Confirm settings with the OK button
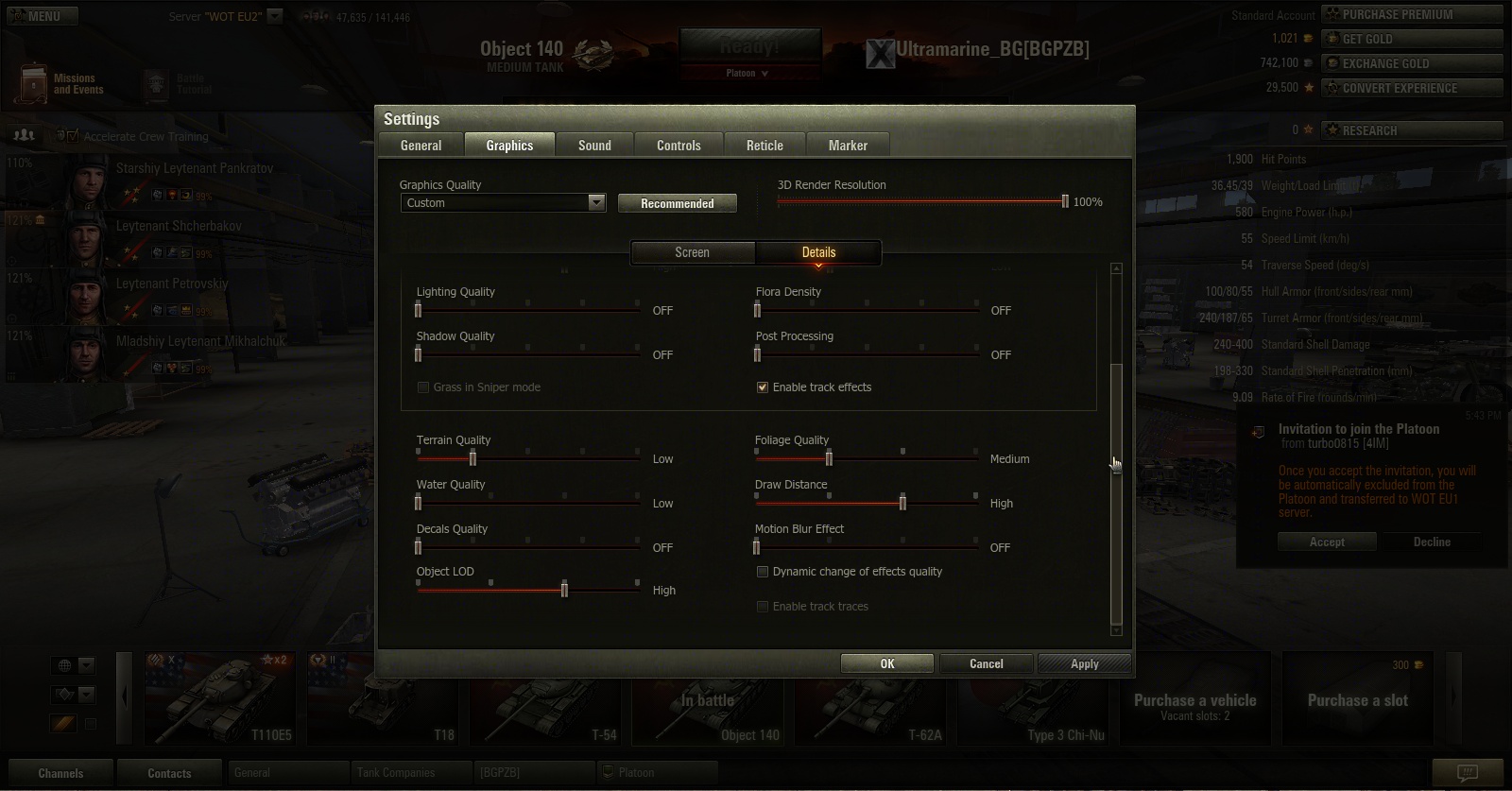Image resolution: width=1512 pixels, height=791 pixels. click(x=886, y=663)
